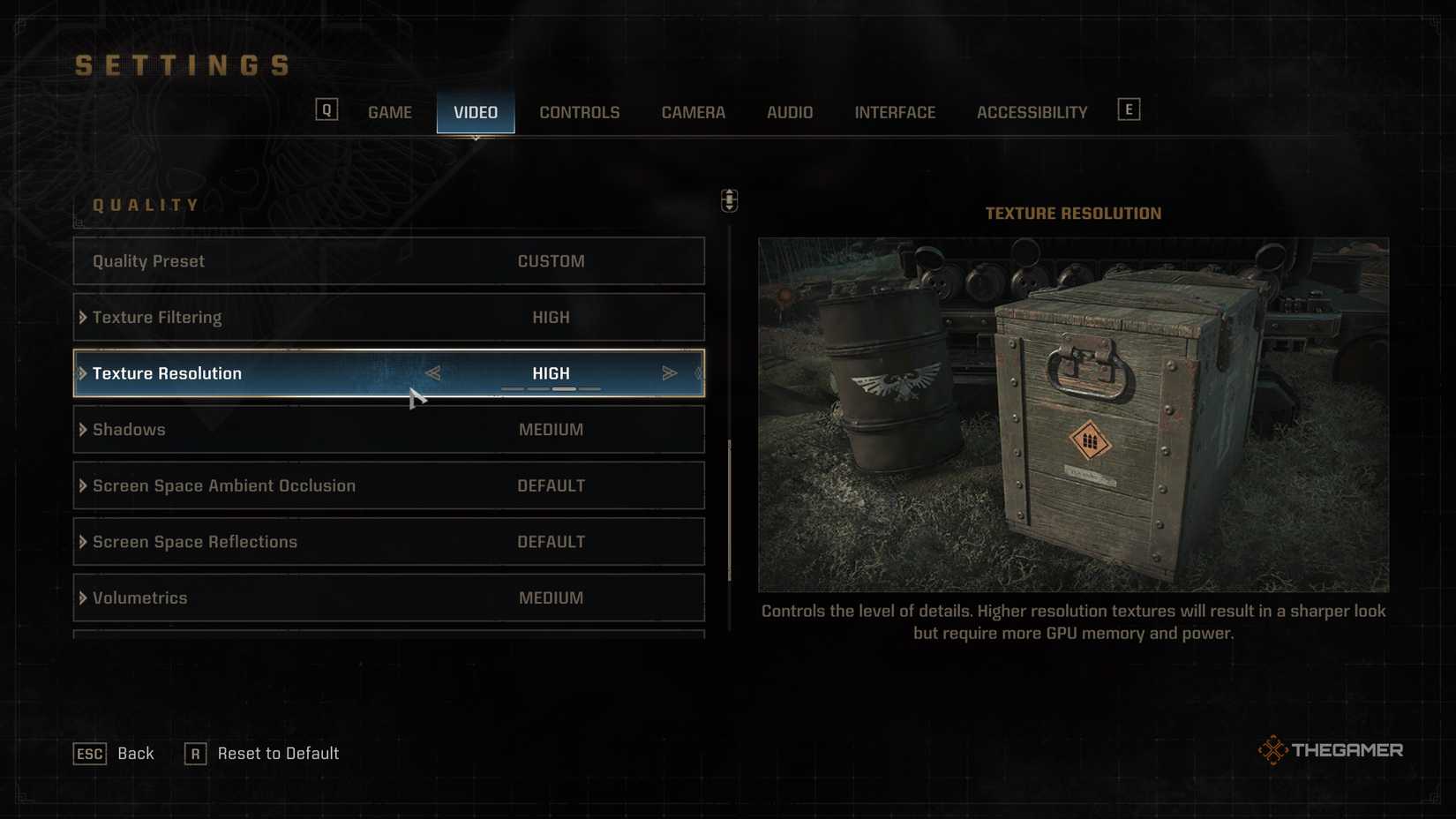Go to the Audio tab
The image size is (1456, 819).
click(789, 112)
